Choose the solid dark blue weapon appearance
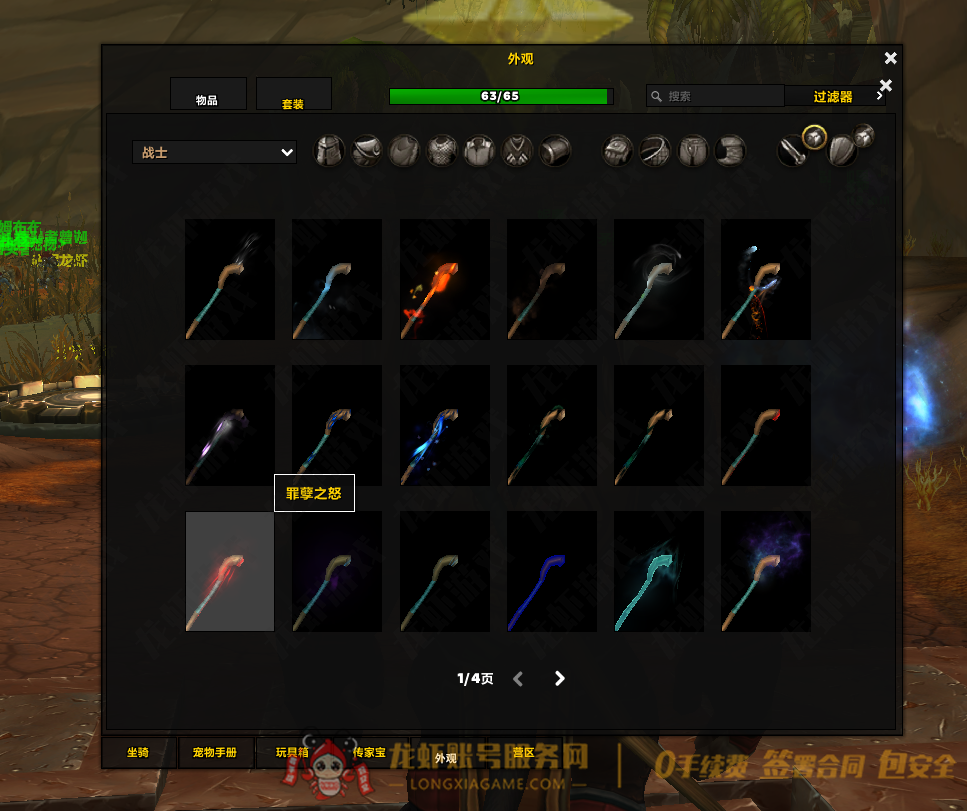 pos(551,572)
